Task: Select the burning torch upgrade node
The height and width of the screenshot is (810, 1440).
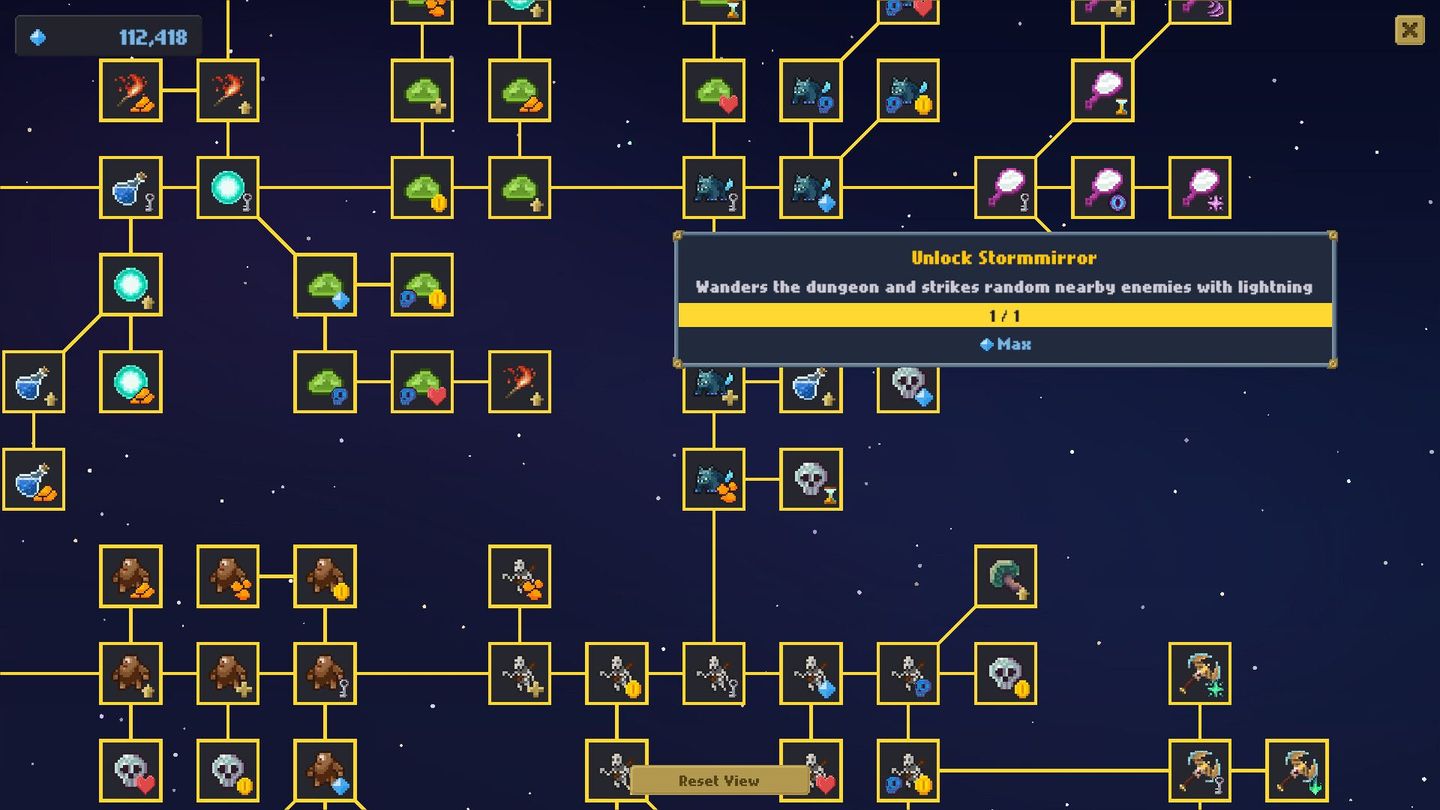Action: click(230, 90)
